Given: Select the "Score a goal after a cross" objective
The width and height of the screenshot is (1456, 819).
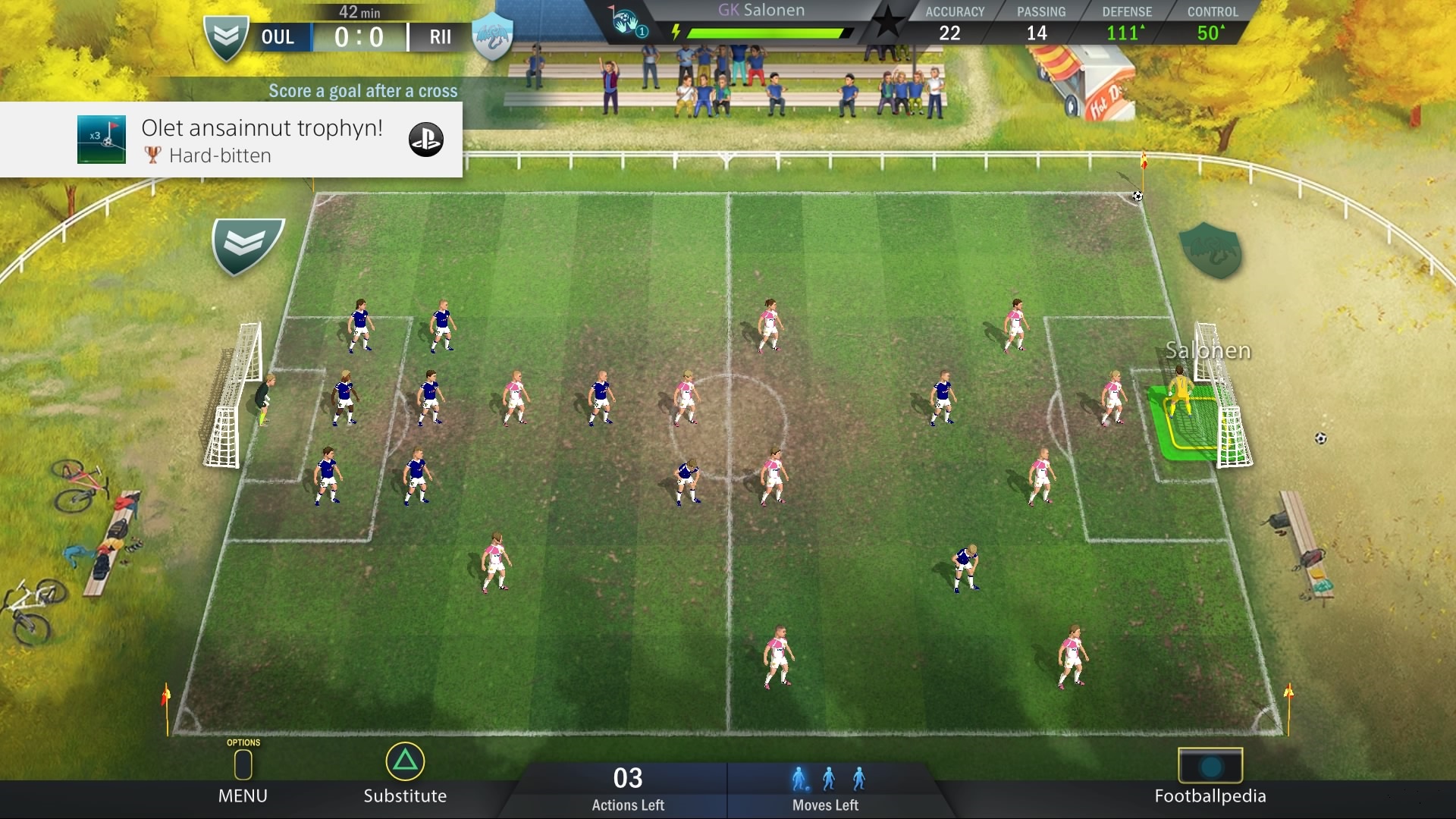Looking at the screenshot, I should 362,91.
